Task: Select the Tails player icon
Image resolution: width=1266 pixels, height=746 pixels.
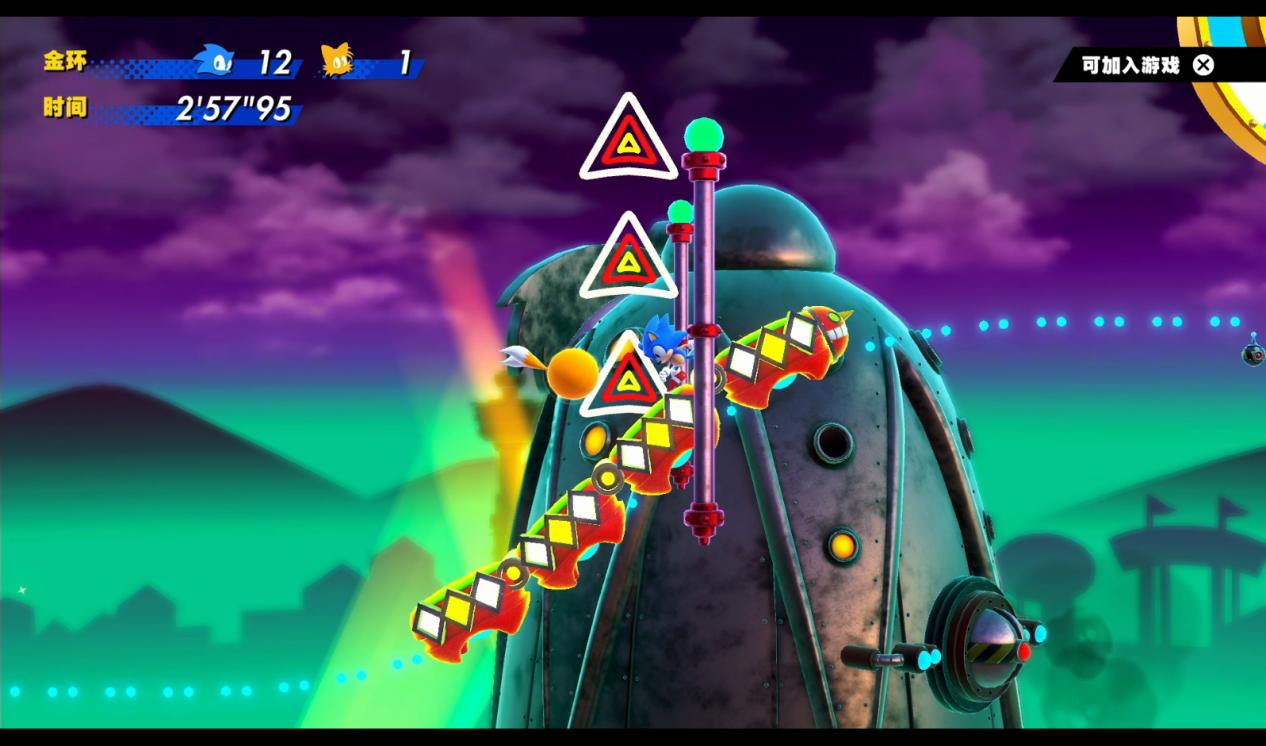Action: point(337,61)
